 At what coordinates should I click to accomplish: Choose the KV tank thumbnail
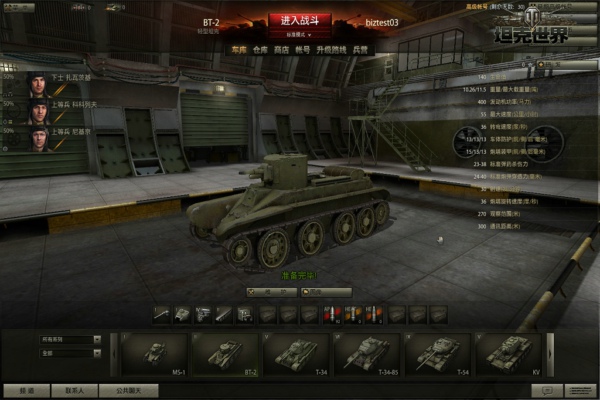(508, 354)
